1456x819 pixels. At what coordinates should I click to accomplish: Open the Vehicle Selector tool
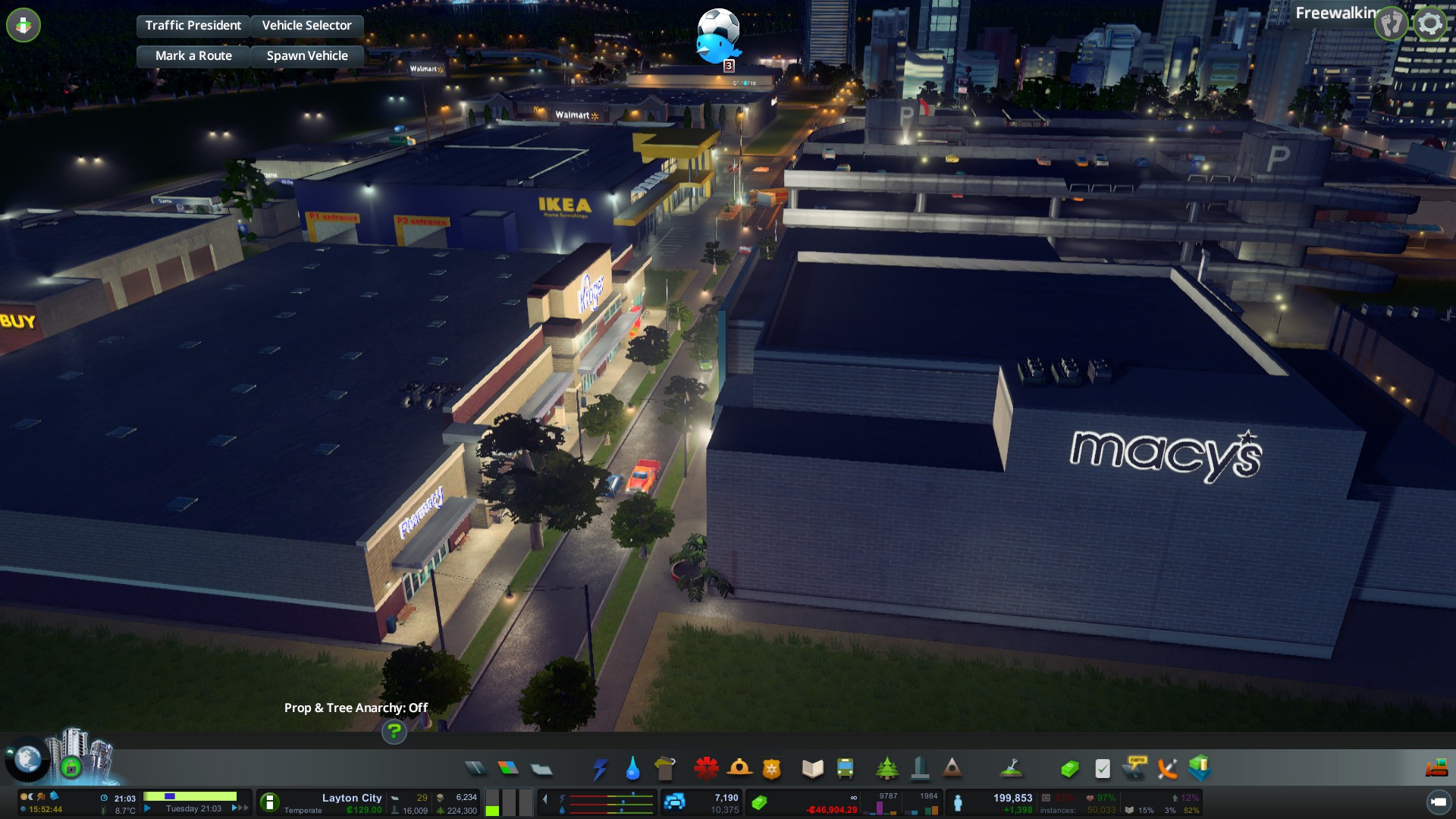click(306, 25)
